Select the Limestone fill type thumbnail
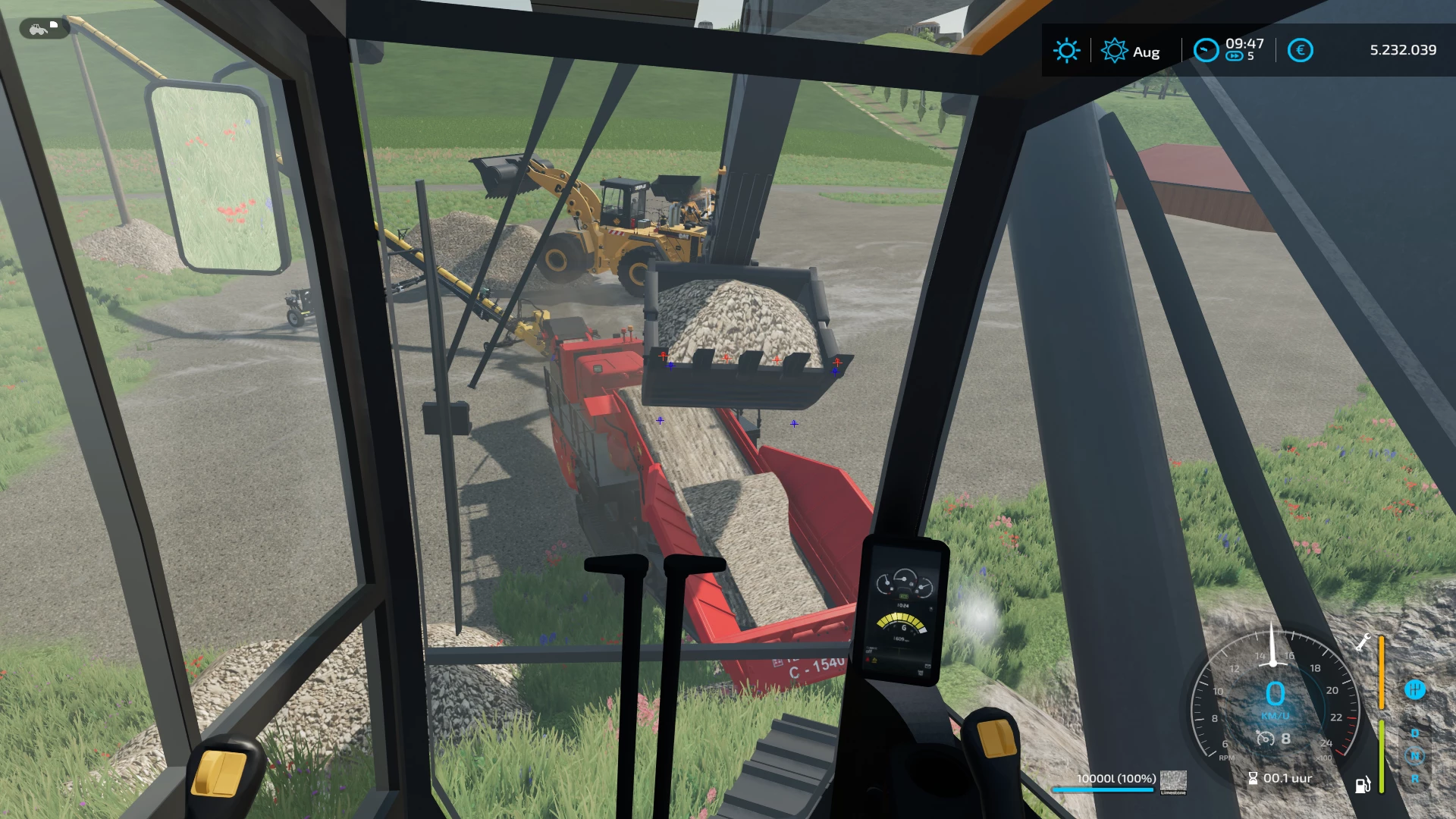Viewport: 1456px width, 819px height. (1173, 780)
